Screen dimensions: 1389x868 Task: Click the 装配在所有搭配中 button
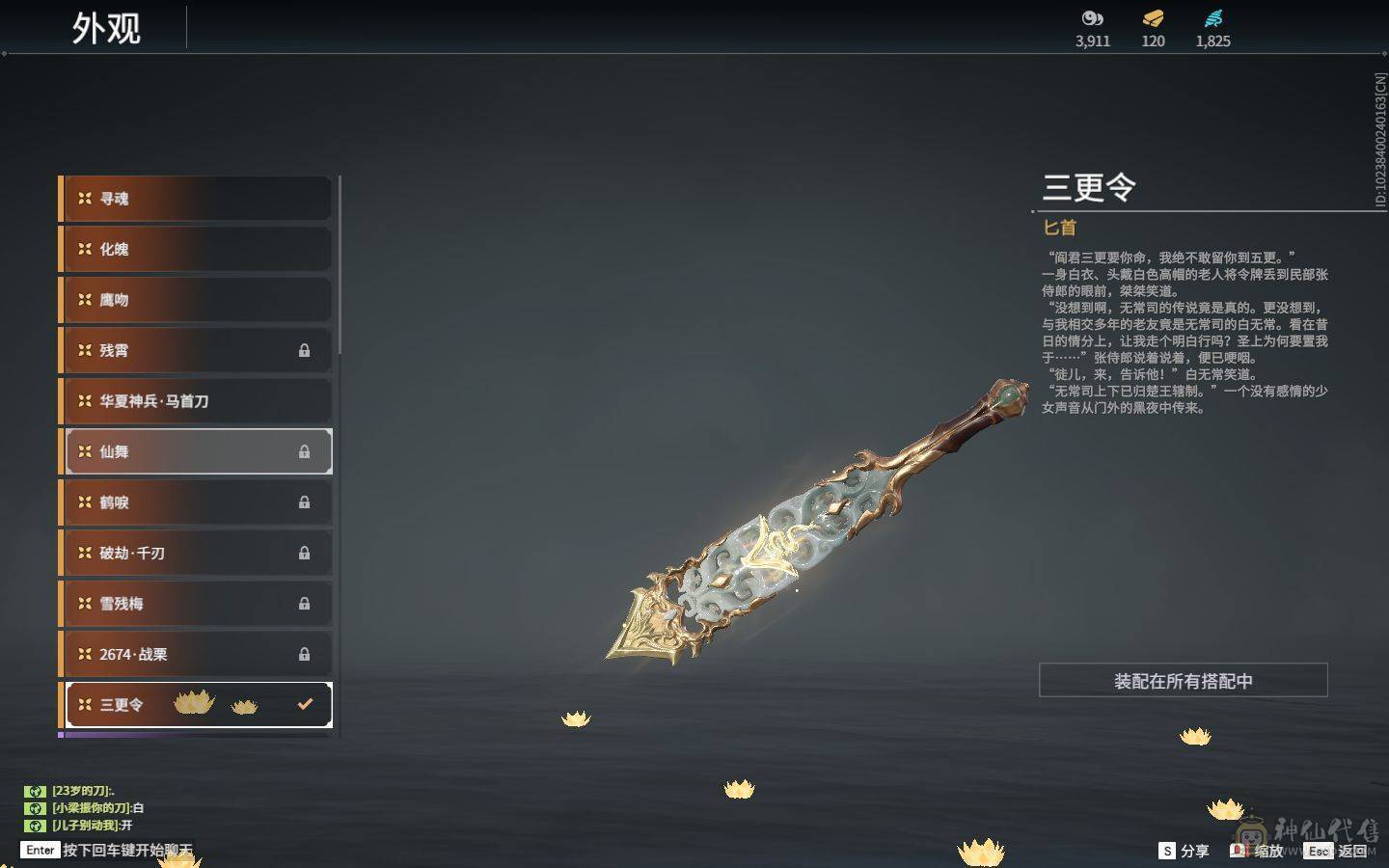1183,681
